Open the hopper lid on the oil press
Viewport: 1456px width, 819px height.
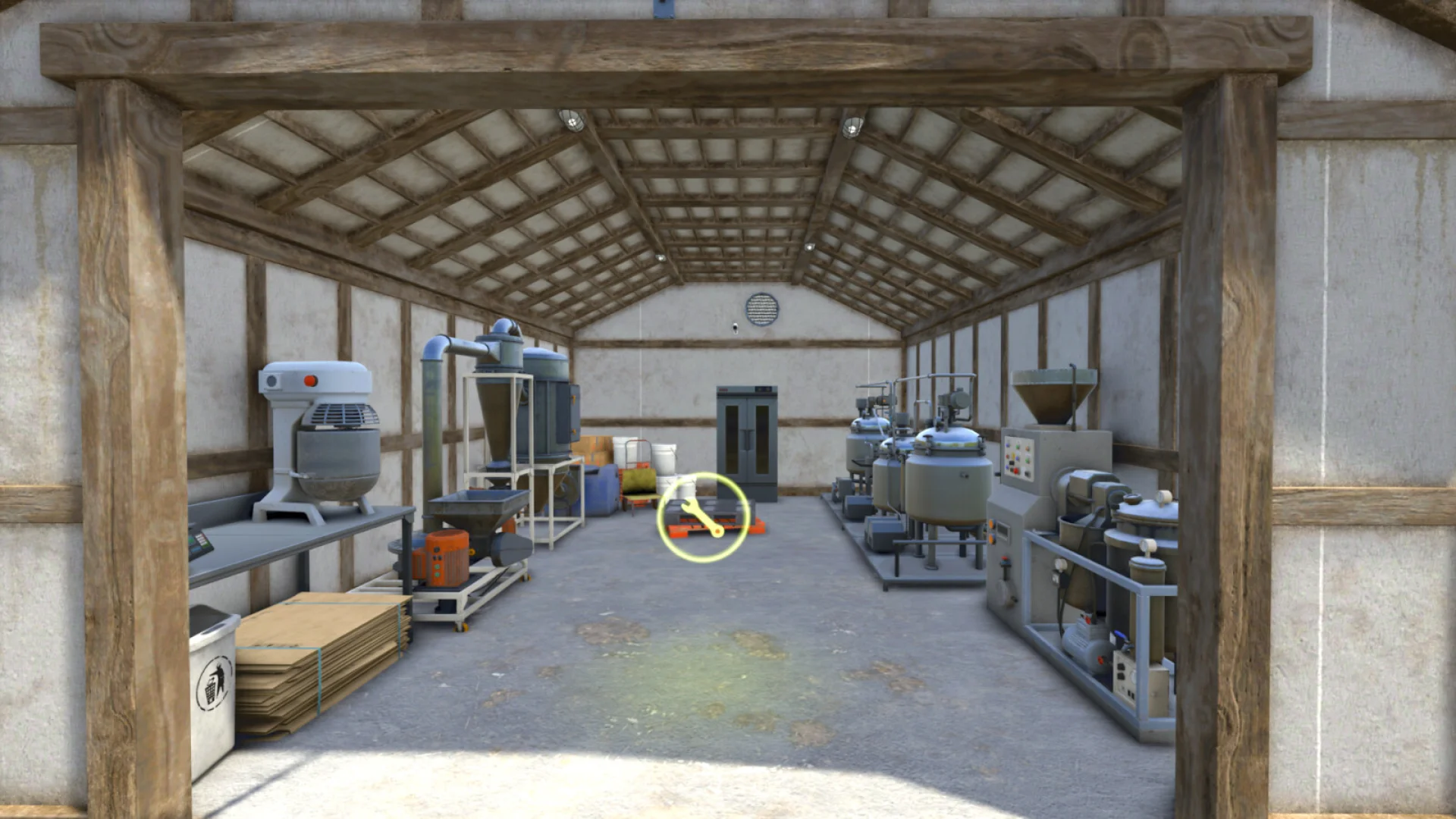pos(1050,376)
